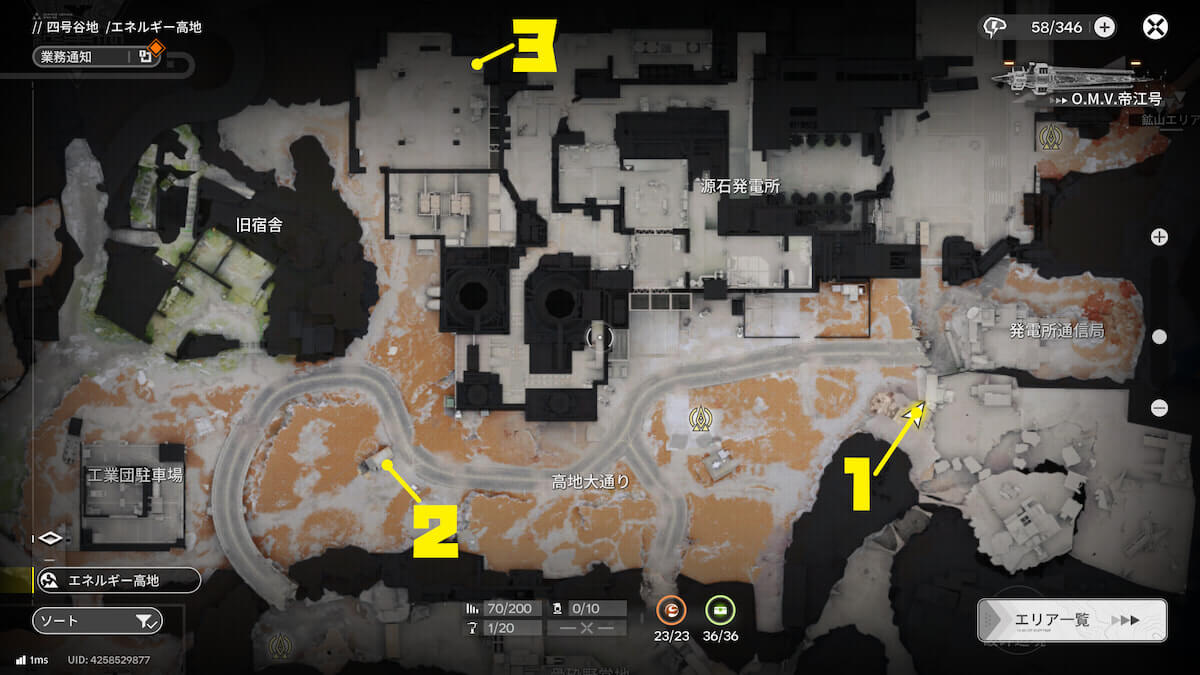Toggle the green treasure chest tracker icon
Viewport: 1200px width, 675px height.
pos(720,609)
